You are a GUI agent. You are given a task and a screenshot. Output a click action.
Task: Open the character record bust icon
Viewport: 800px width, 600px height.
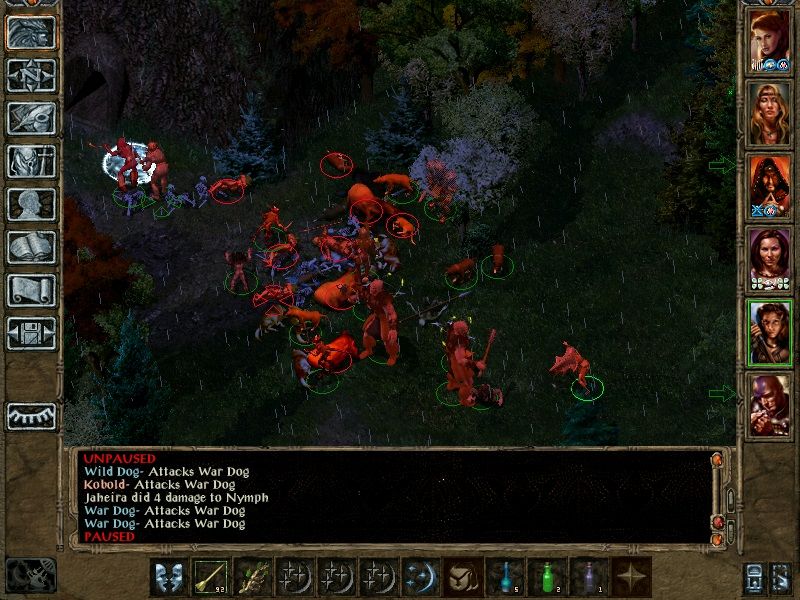click(x=31, y=205)
